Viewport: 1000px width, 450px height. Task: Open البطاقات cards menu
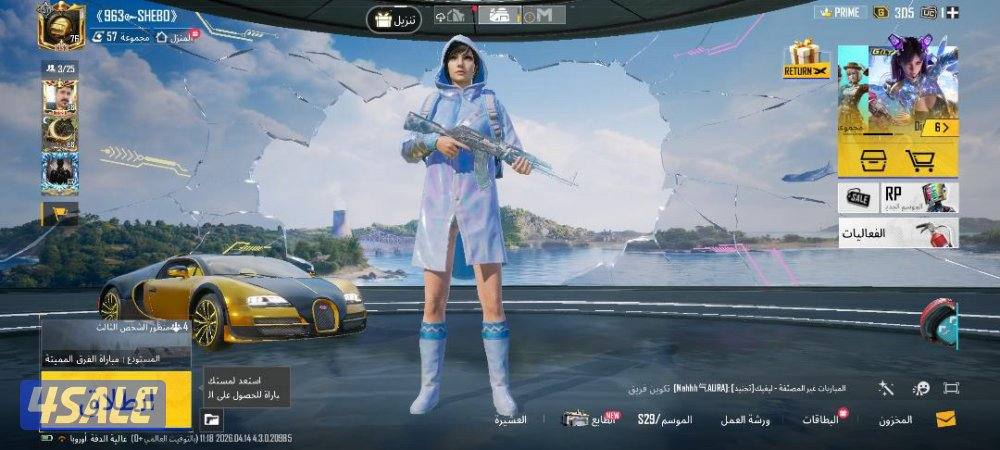click(x=821, y=419)
